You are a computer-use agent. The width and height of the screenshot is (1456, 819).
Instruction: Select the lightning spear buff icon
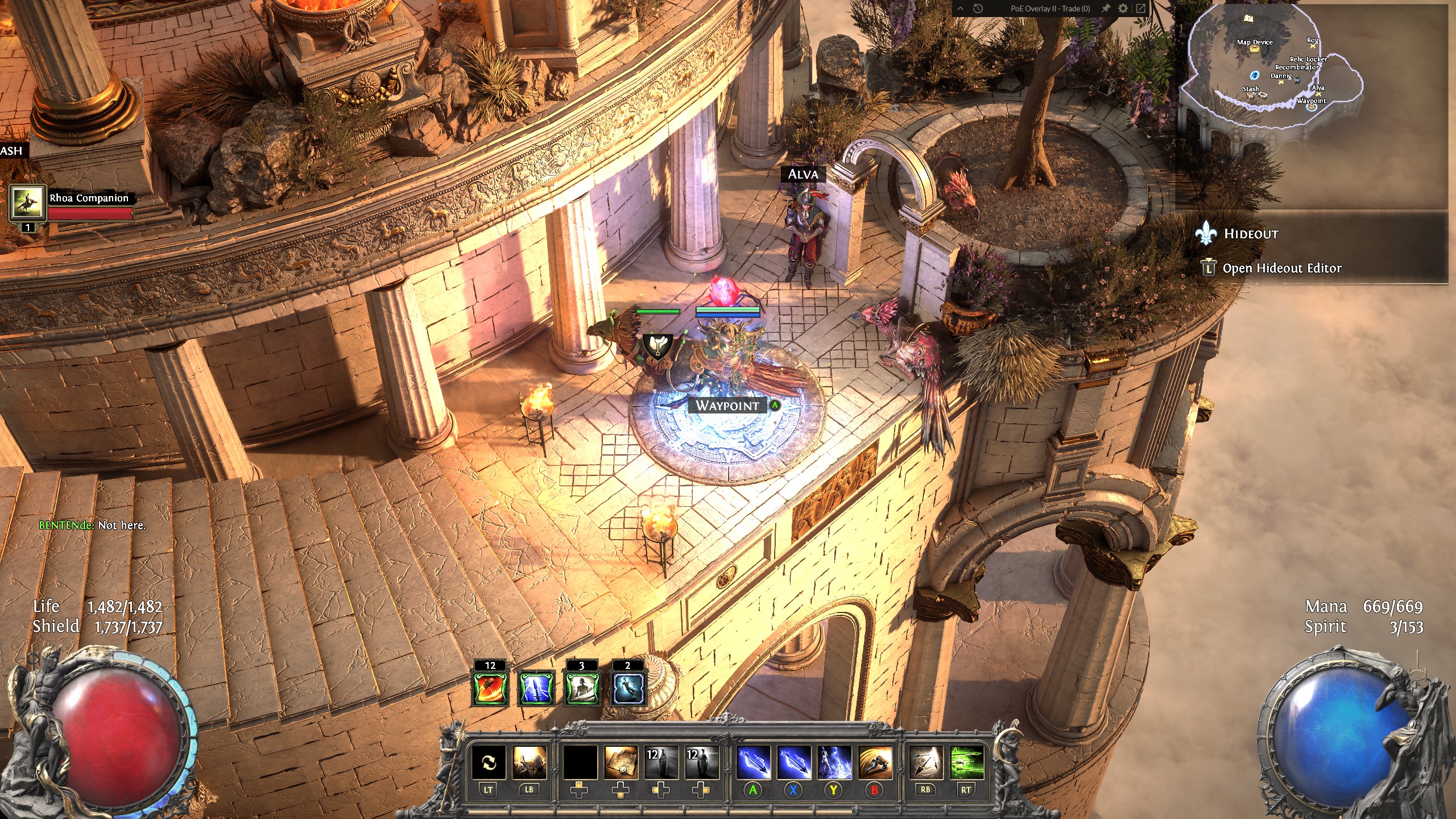coord(536,689)
